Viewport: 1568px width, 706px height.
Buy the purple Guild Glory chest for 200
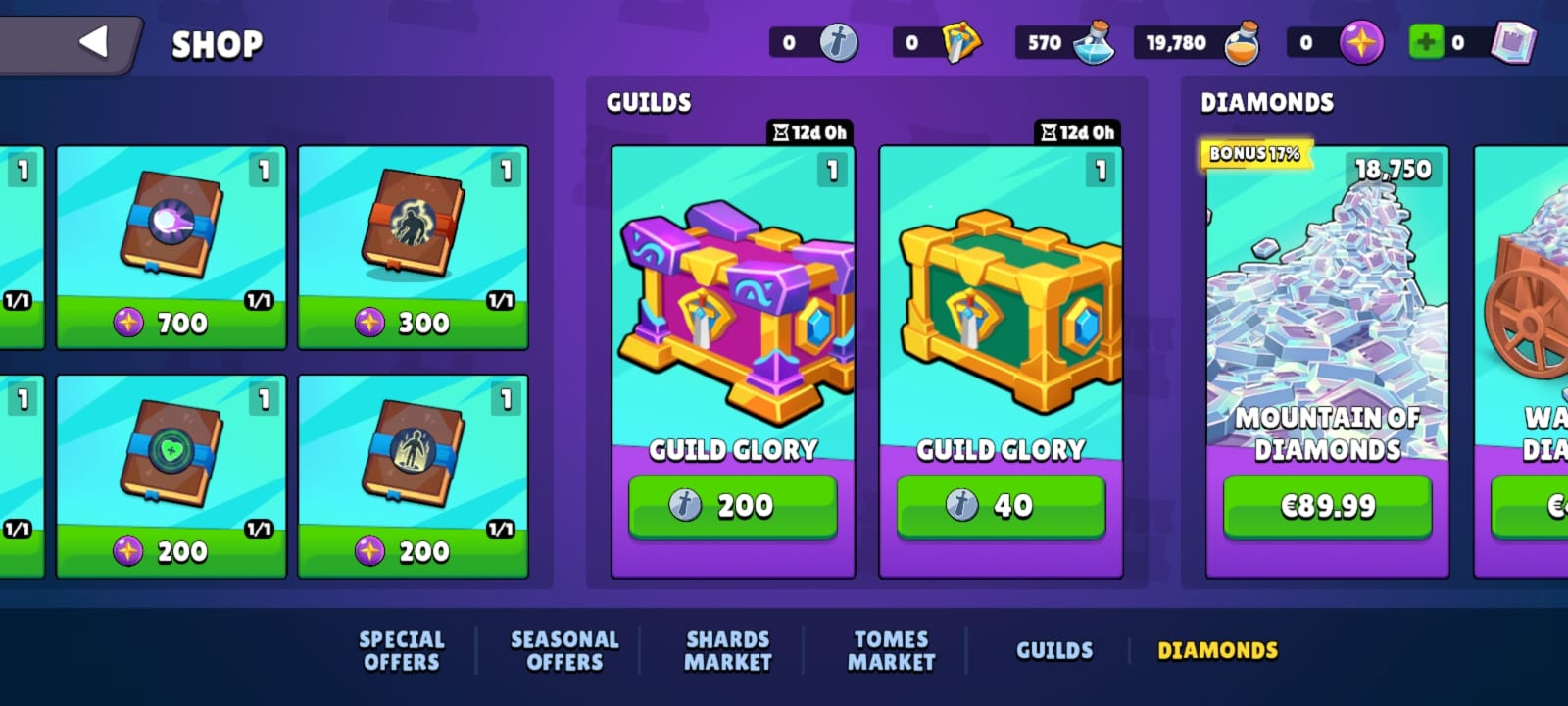(x=732, y=506)
